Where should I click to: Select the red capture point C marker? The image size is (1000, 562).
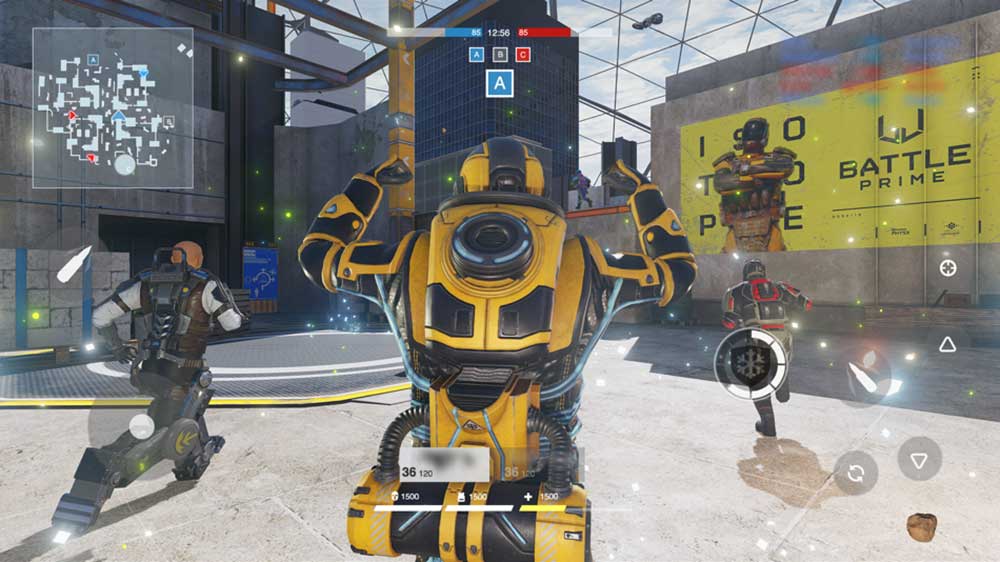coord(524,54)
